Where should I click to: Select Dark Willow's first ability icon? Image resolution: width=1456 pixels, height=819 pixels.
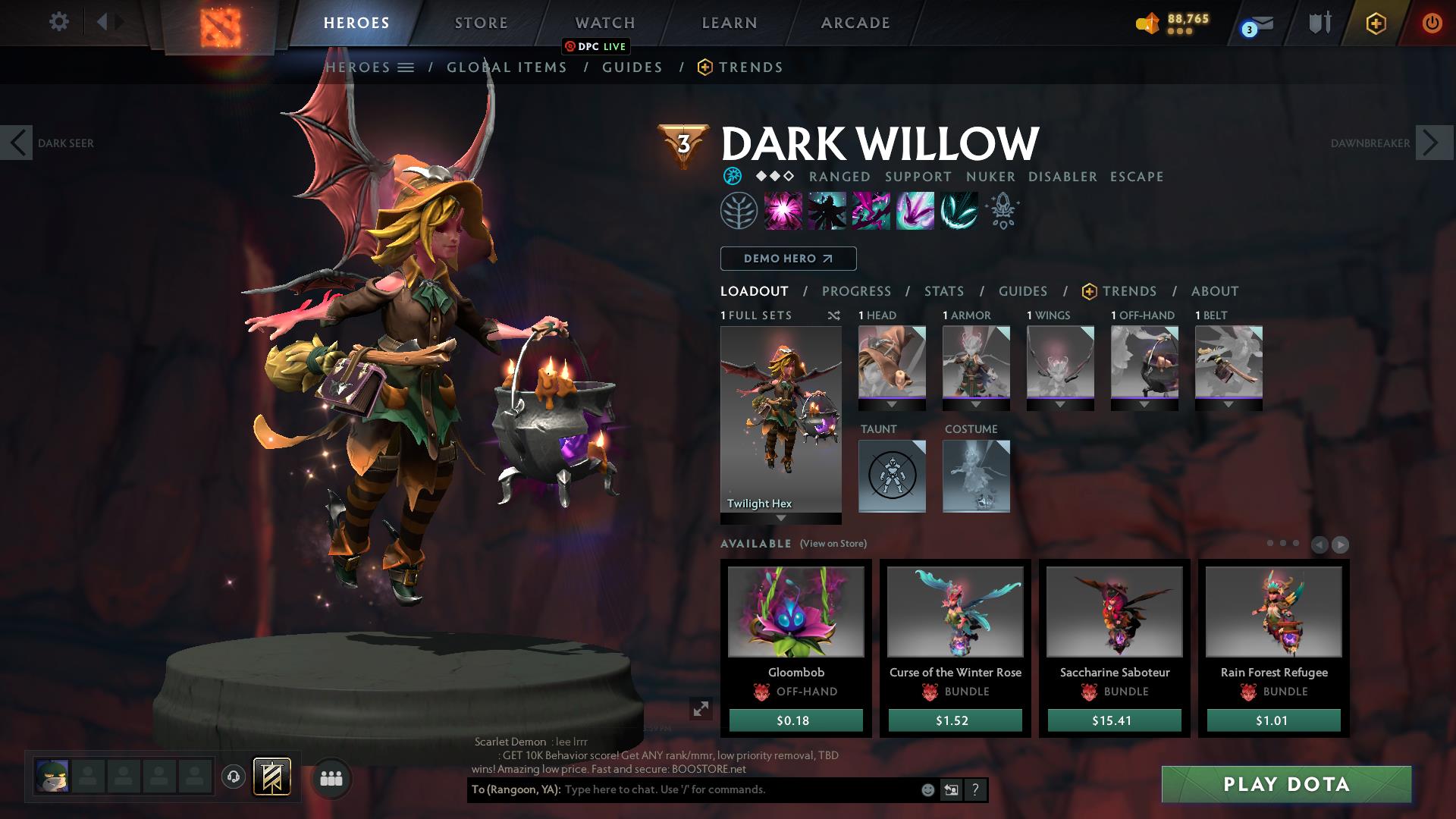click(x=783, y=211)
